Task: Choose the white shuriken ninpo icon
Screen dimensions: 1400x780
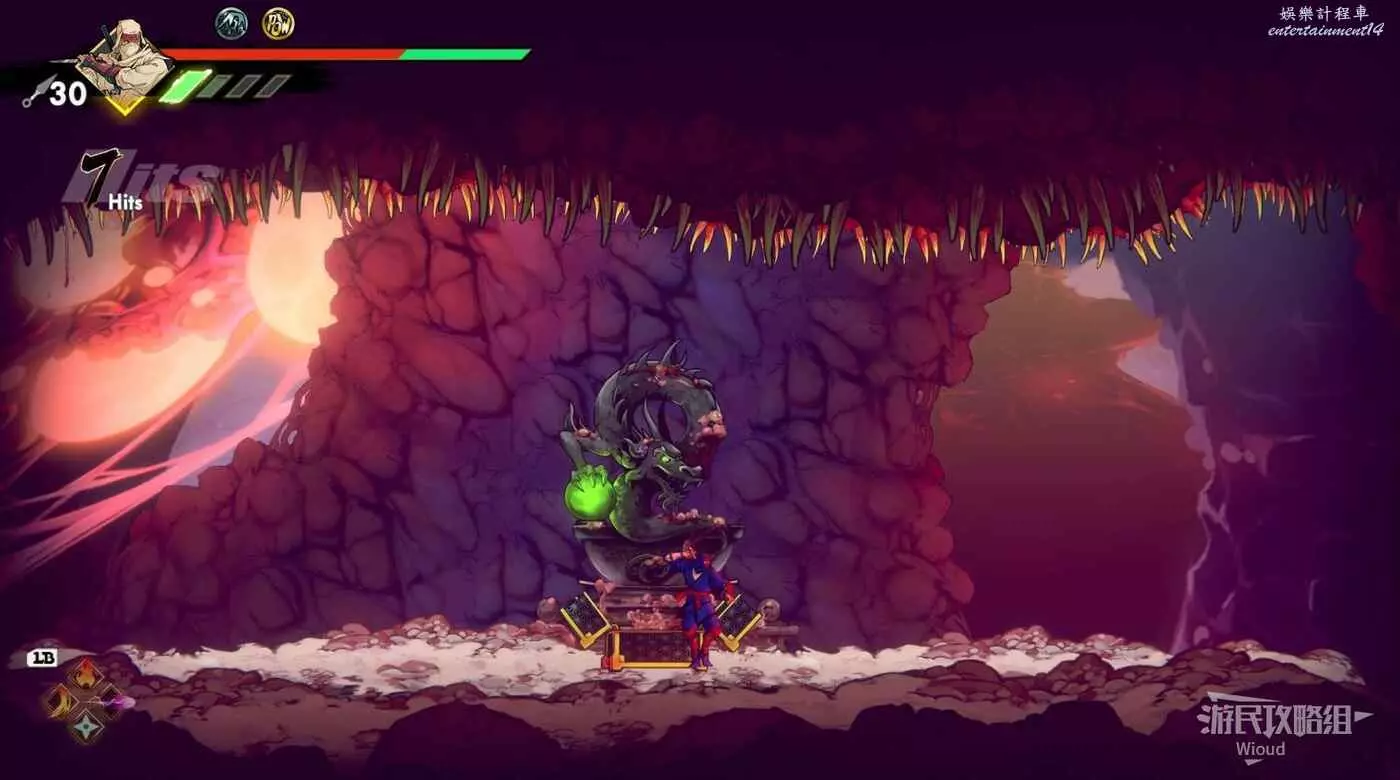Action: tap(86, 727)
